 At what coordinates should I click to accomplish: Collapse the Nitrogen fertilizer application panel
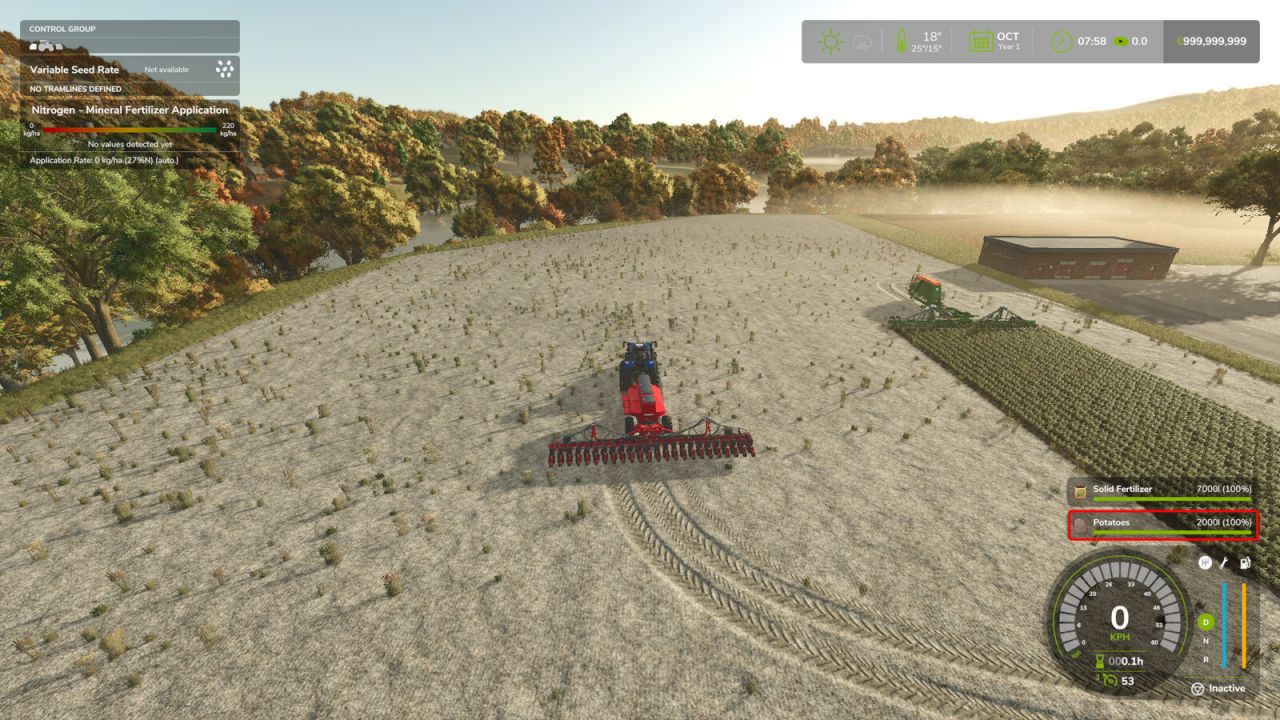(130, 110)
